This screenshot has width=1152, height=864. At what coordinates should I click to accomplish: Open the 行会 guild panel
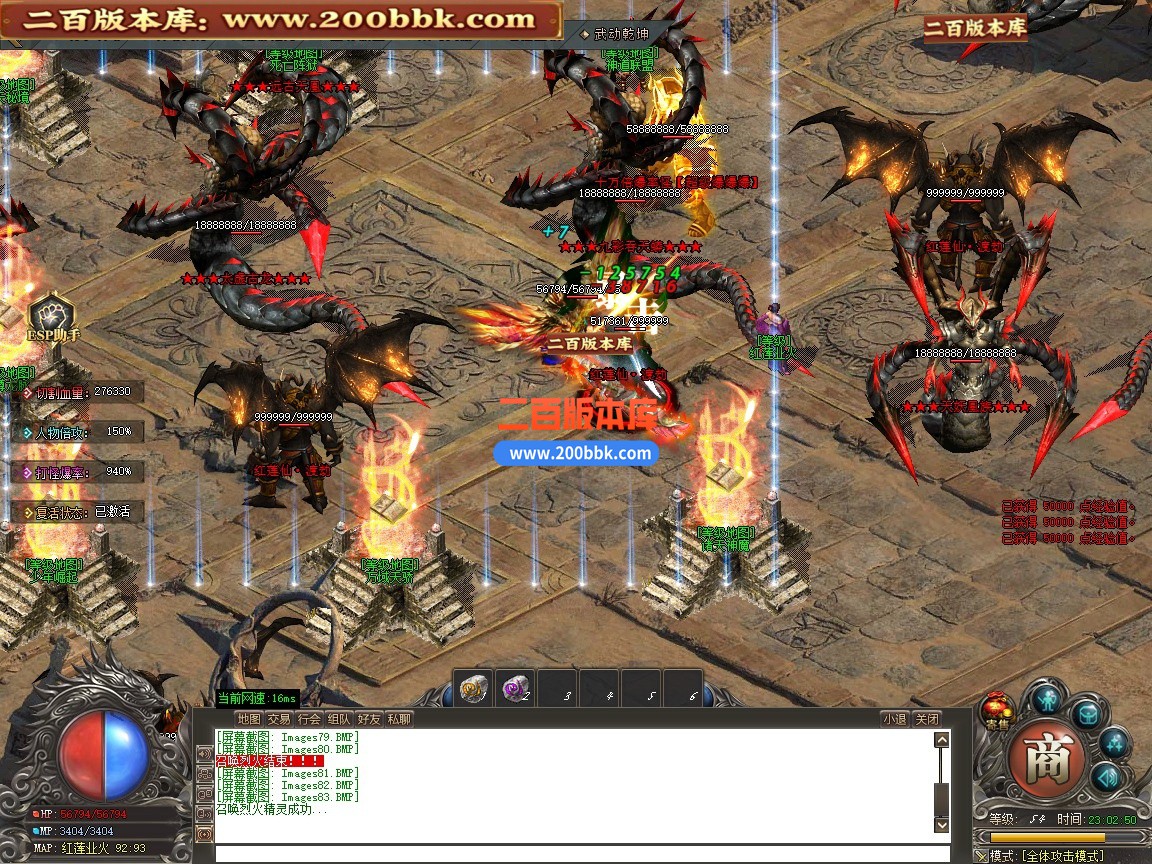(309, 718)
